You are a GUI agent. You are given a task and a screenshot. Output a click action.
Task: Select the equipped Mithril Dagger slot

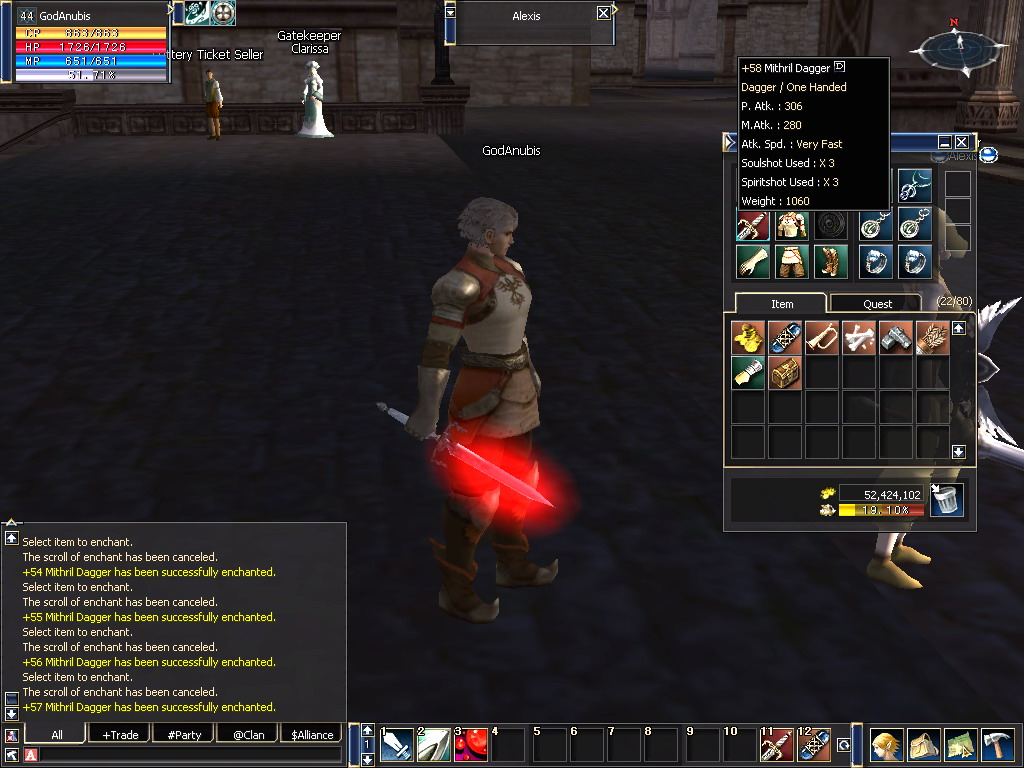(753, 225)
